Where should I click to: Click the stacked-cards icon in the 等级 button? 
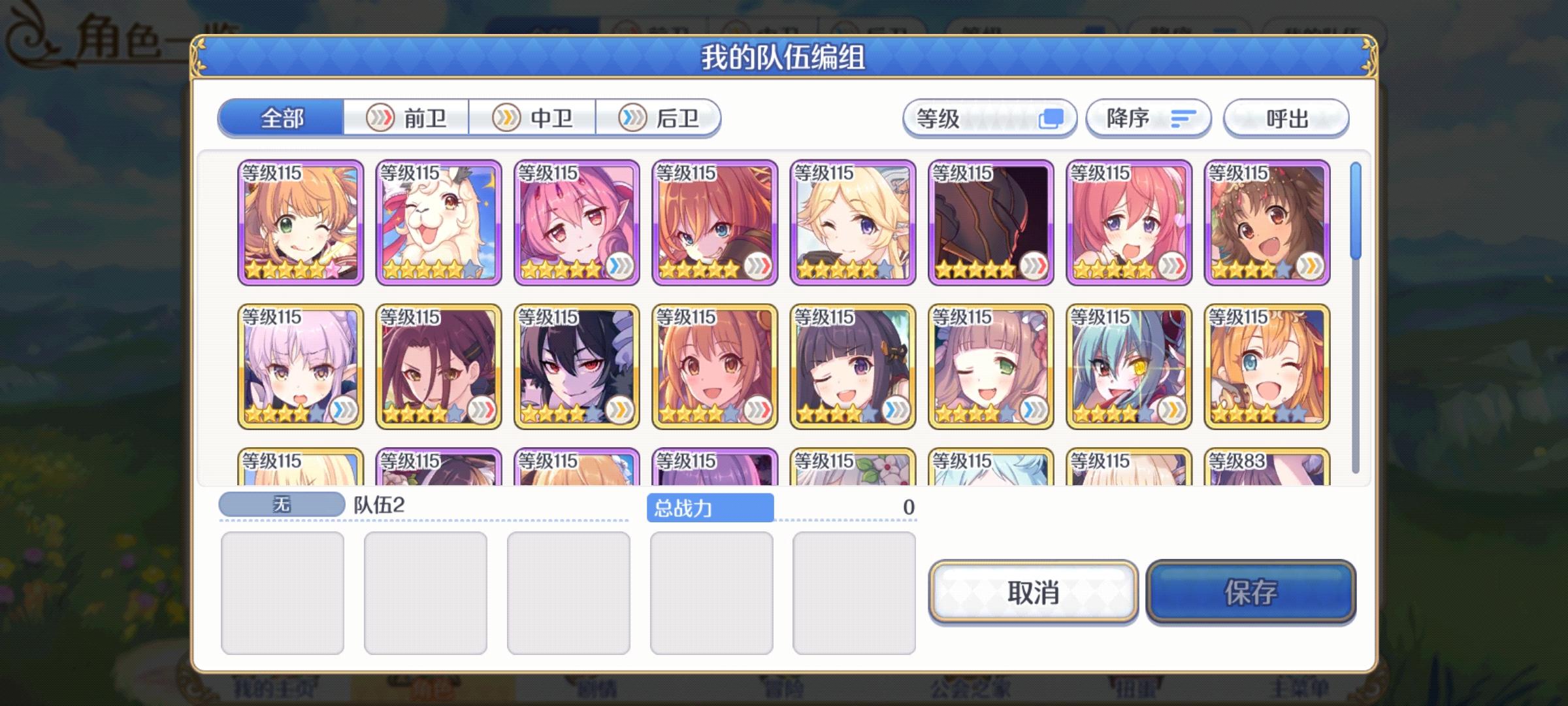pyautogui.click(x=1054, y=118)
